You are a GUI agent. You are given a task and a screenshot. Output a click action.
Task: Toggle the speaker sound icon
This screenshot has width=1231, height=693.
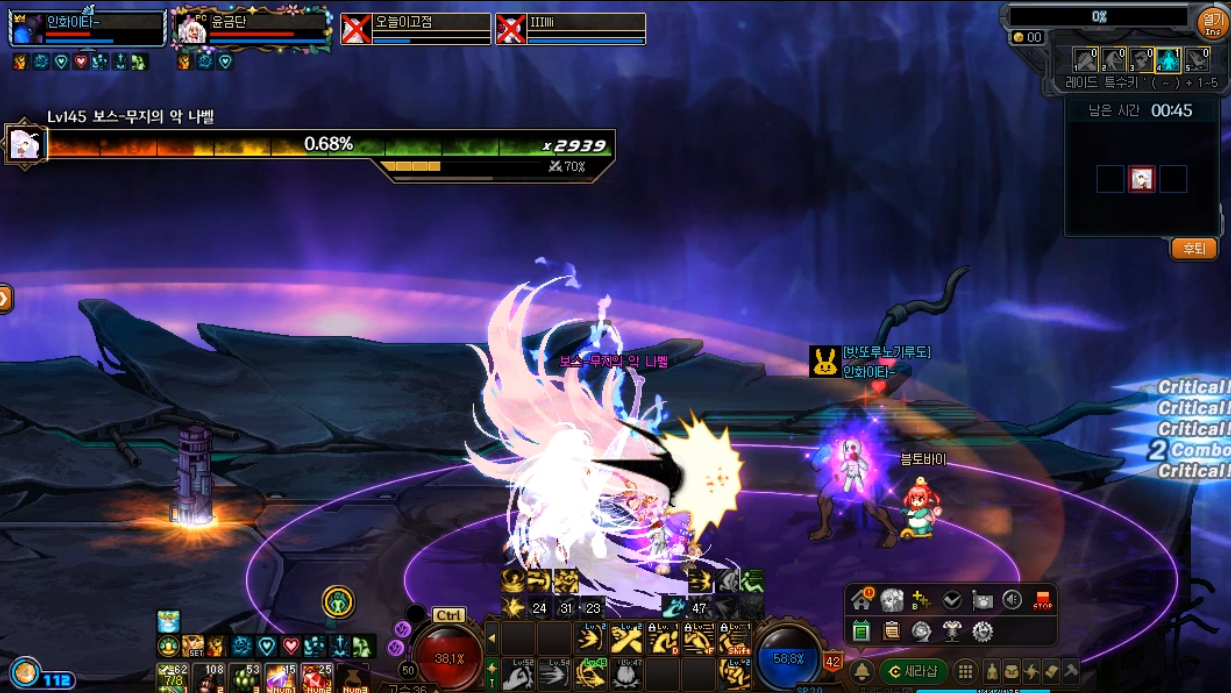click(x=1012, y=600)
